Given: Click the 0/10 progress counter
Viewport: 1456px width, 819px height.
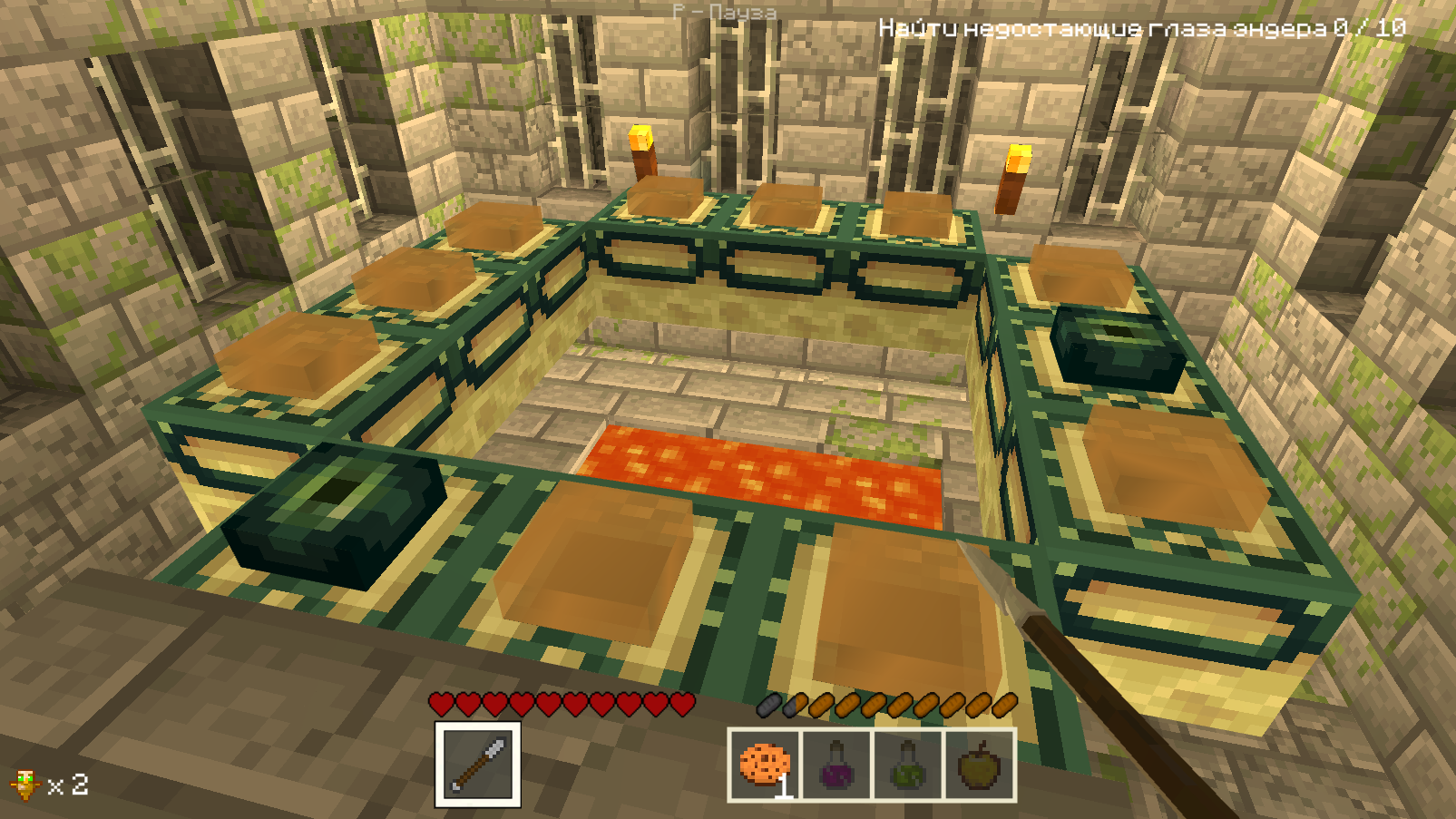Looking at the screenshot, I should (1370, 29).
